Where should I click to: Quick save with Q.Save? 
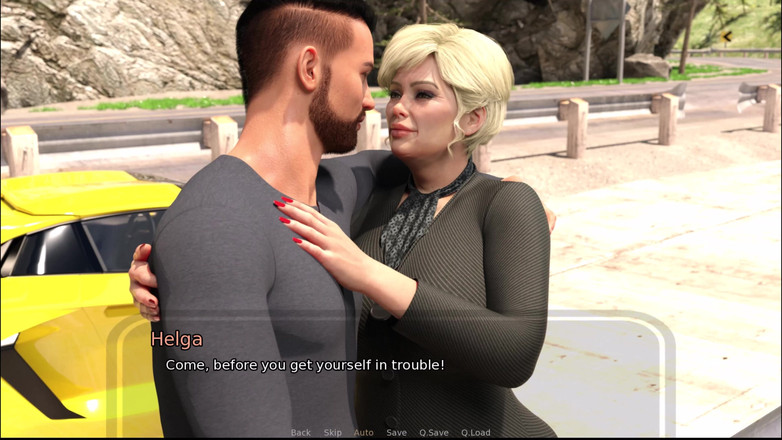[x=434, y=432]
